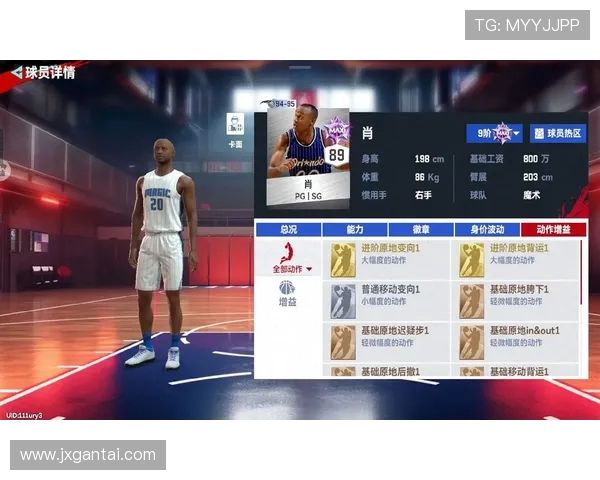
Task: Switch to the 身价波动 tab
Action: (x=485, y=229)
